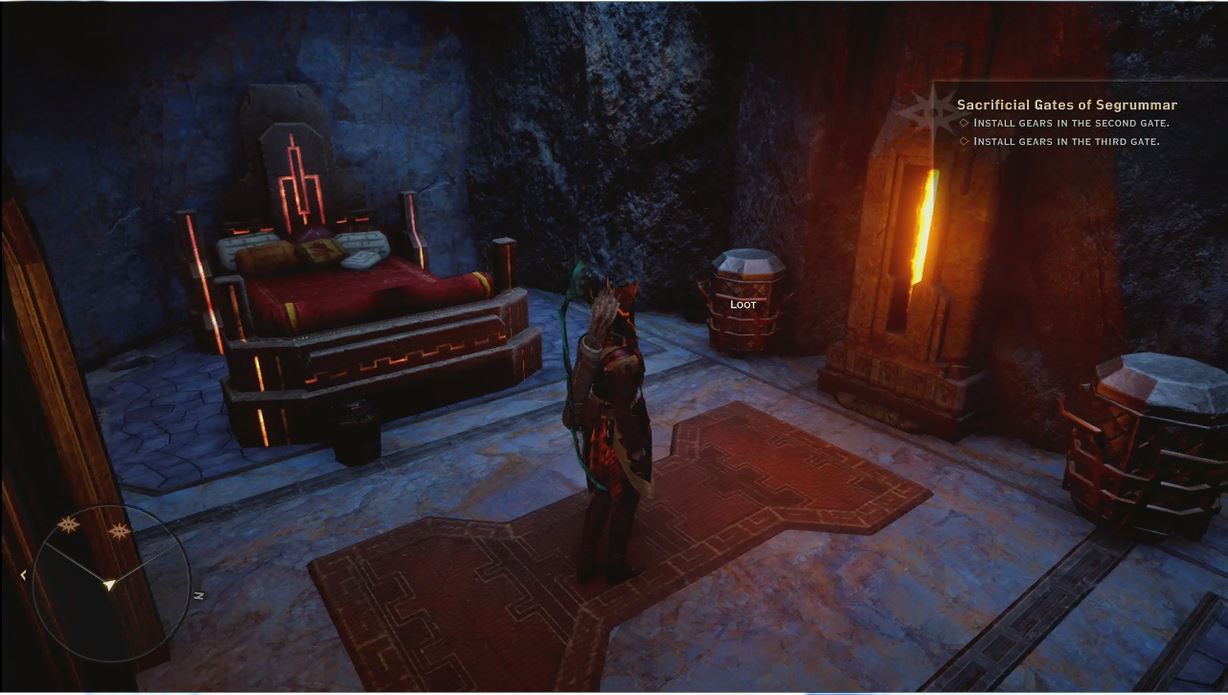Click the circular compass radar
Viewport: 1228px width, 695px height.
tap(109, 582)
